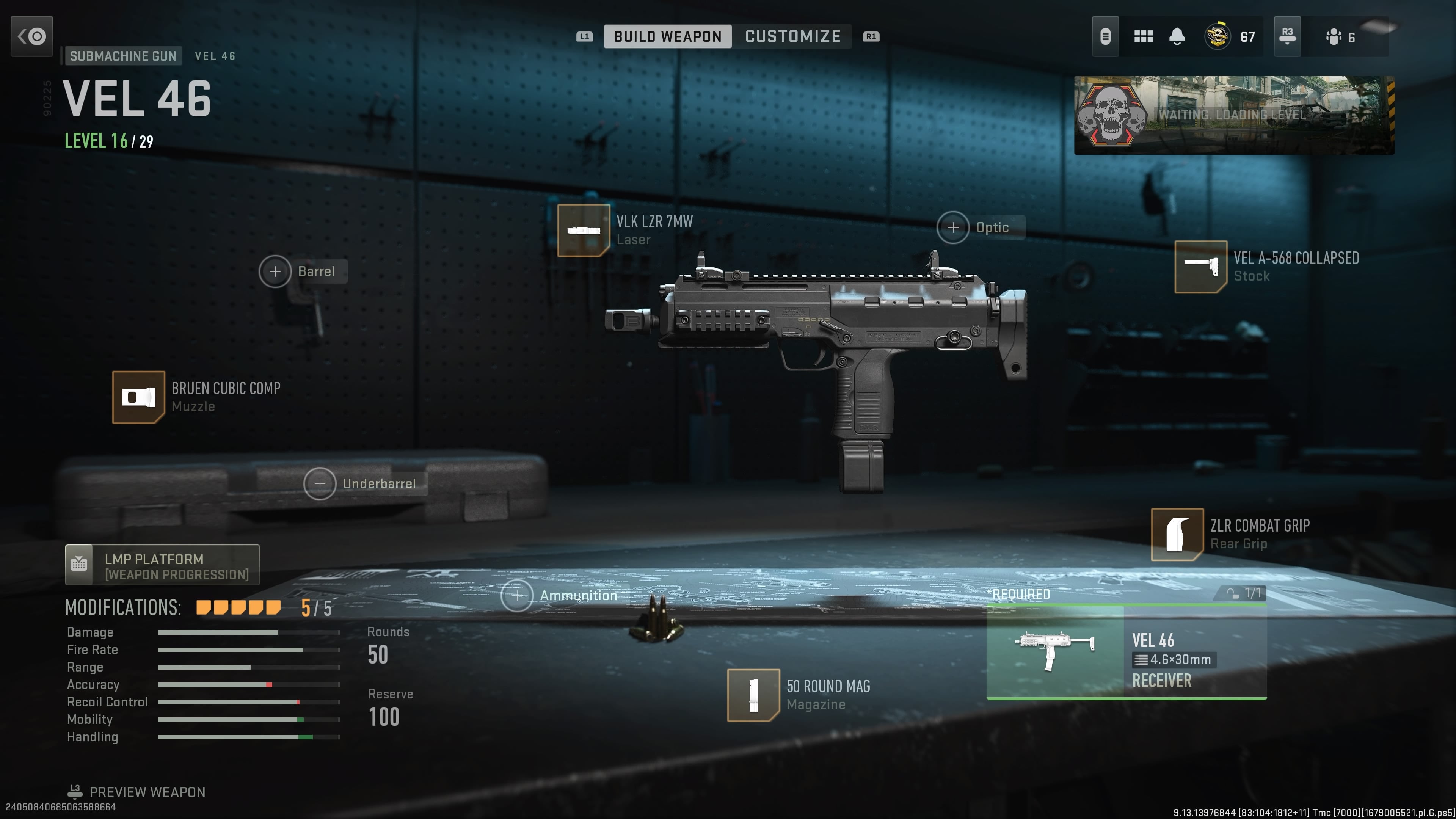The image size is (1456, 819).
Task: Open the Muzzle slot showing Bruen Cubic Comp
Action: pos(139,397)
